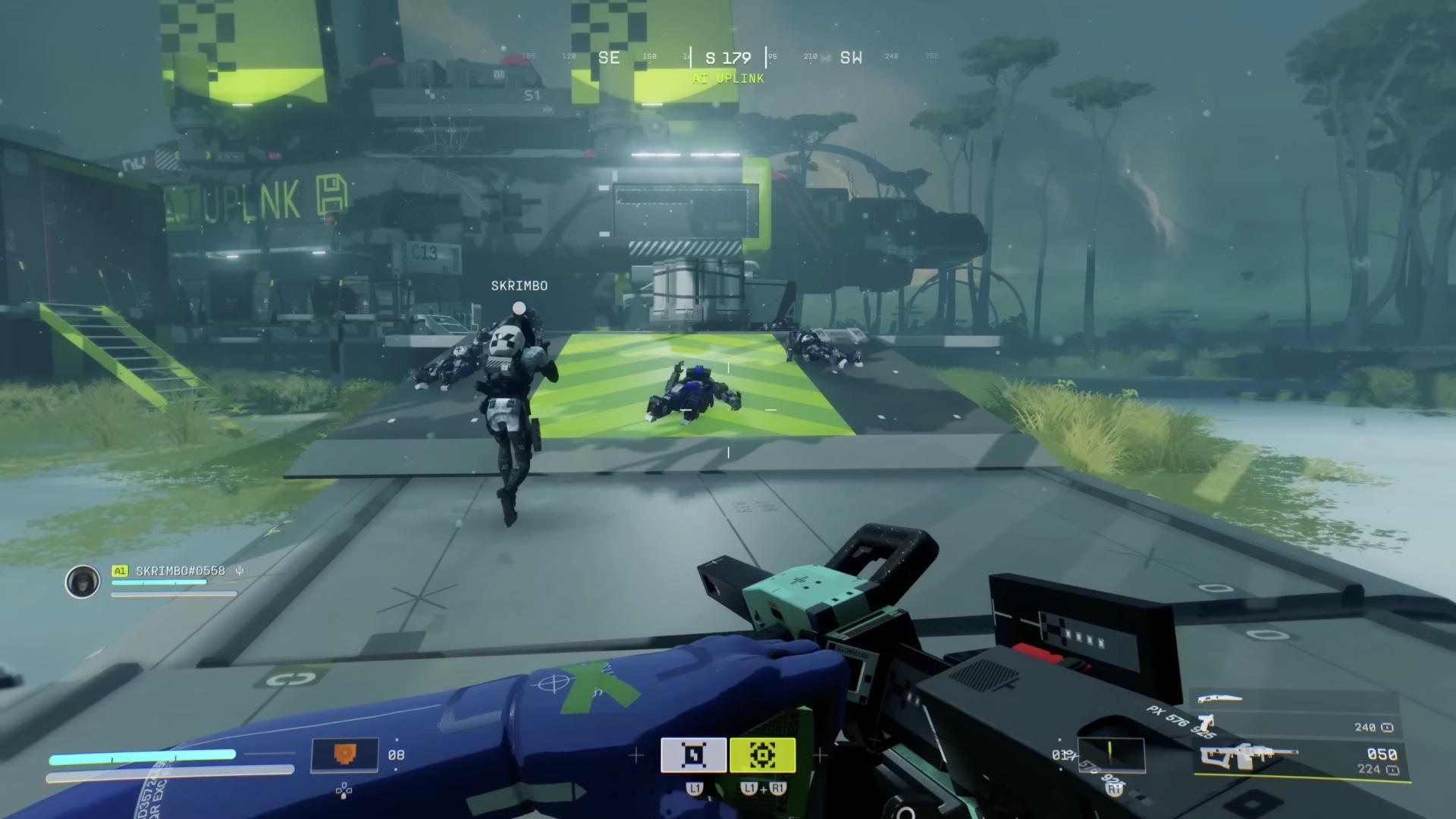Click the compass bar heading indicator
The height and width of the screenshot is (819, 1456).
(x=728, y=58)
